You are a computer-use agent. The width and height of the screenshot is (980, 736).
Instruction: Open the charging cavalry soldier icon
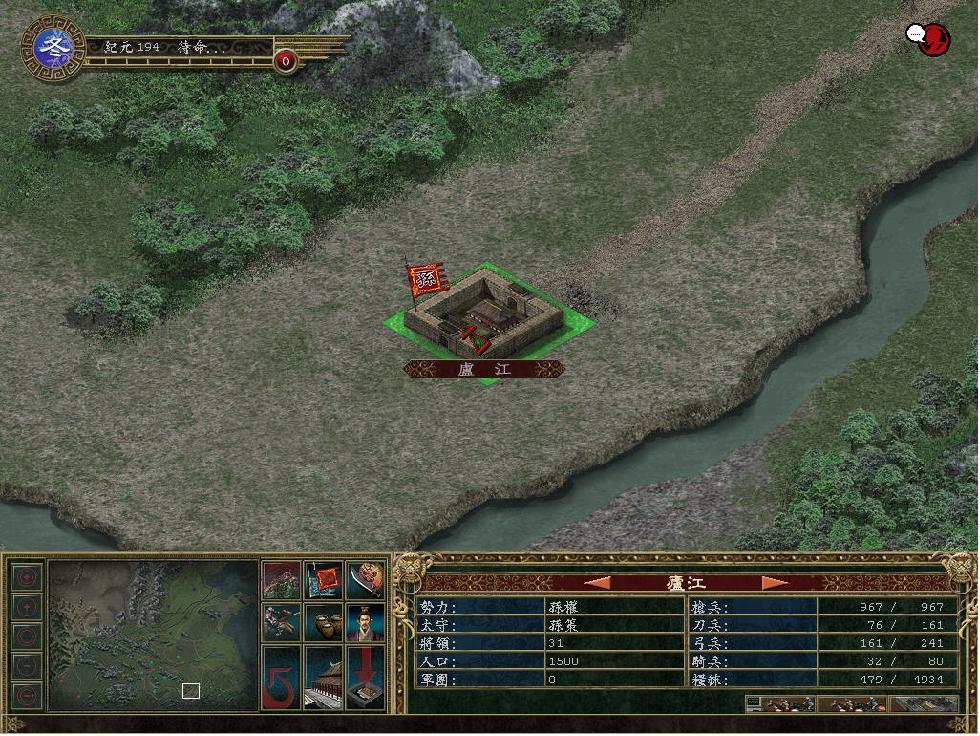[x=280, y=622]
